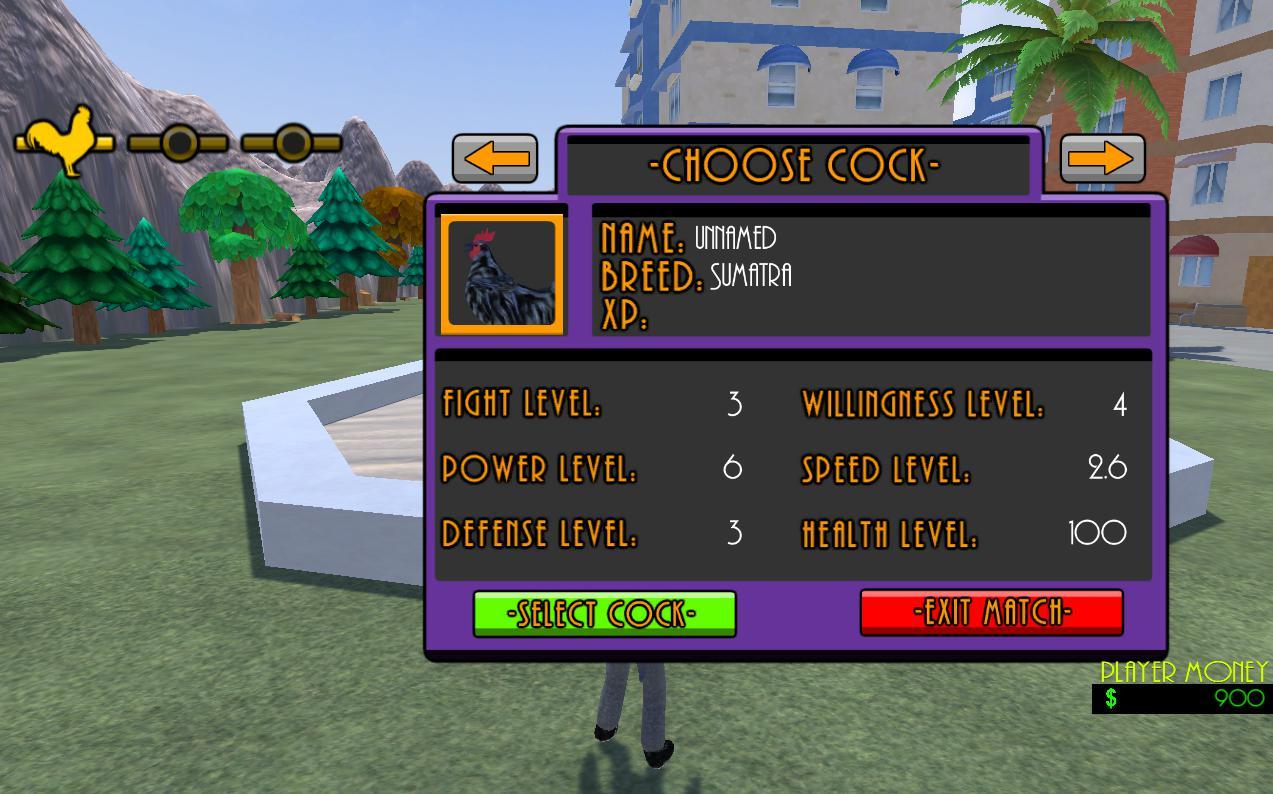Exit the match with the red button
The height and width of the screenshot is (794, 1273).
991,612
